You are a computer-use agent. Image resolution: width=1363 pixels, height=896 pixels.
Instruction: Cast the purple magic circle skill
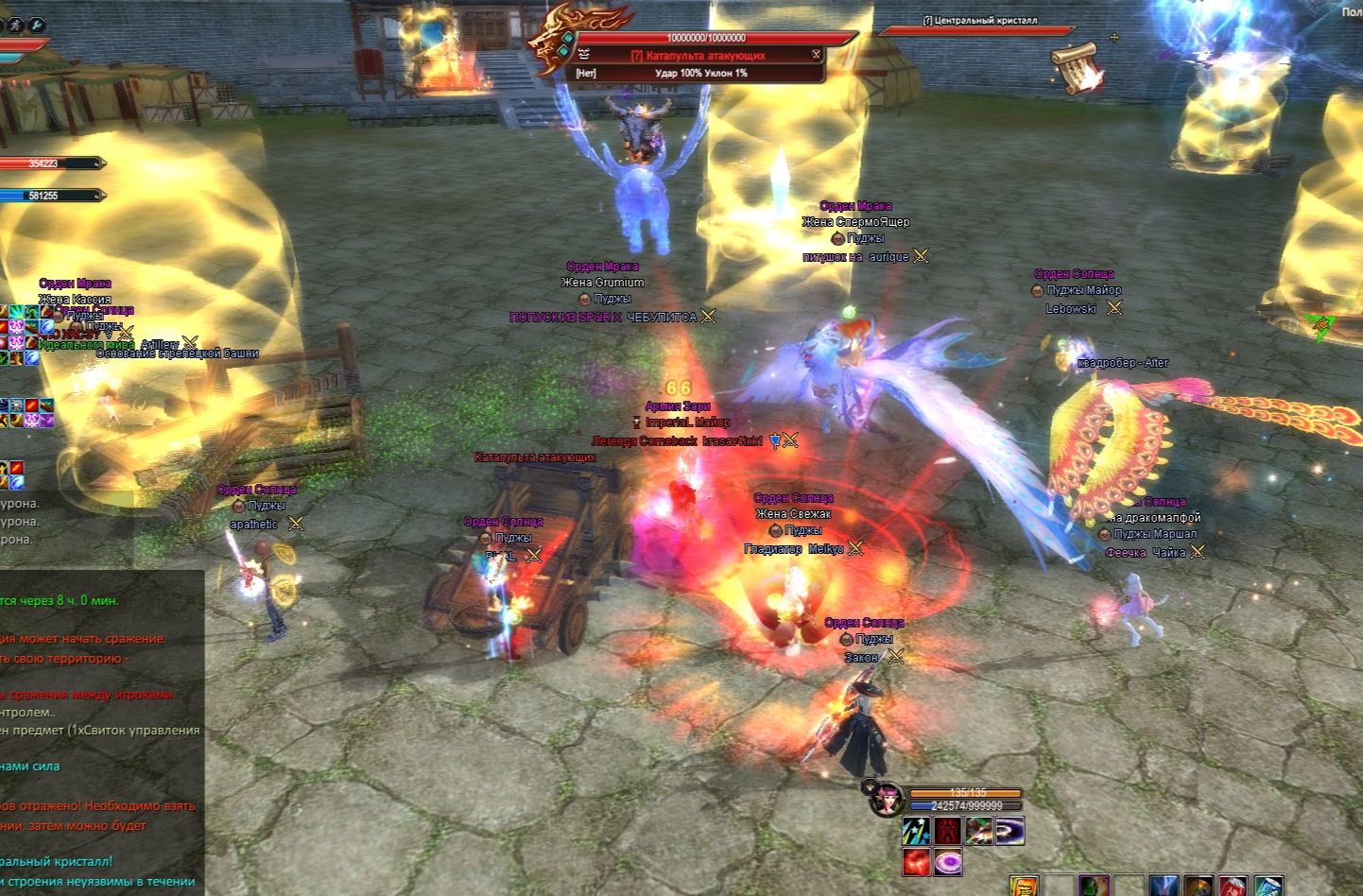coord(947,862)
